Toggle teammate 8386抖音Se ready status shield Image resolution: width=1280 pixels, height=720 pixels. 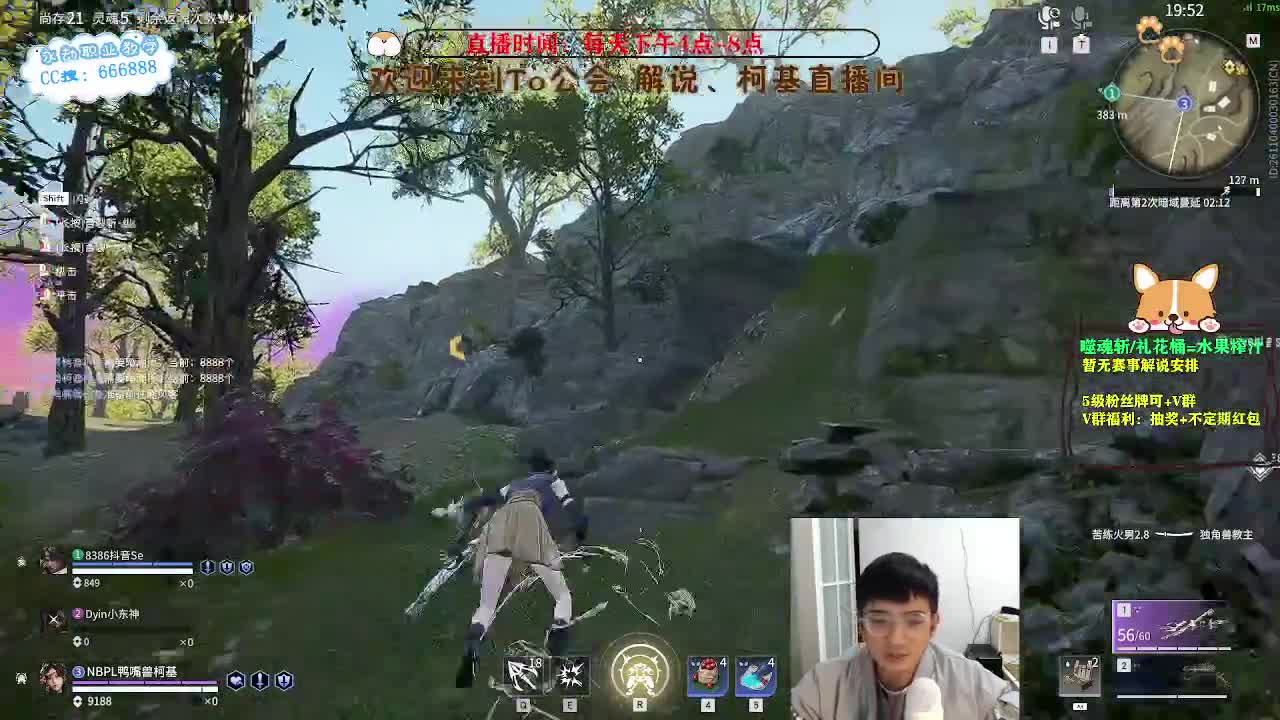coord(206,566)
